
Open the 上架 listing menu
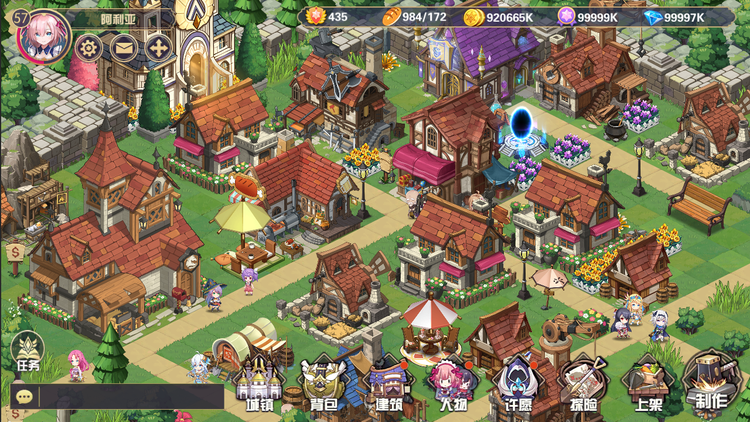click(647, 384)
